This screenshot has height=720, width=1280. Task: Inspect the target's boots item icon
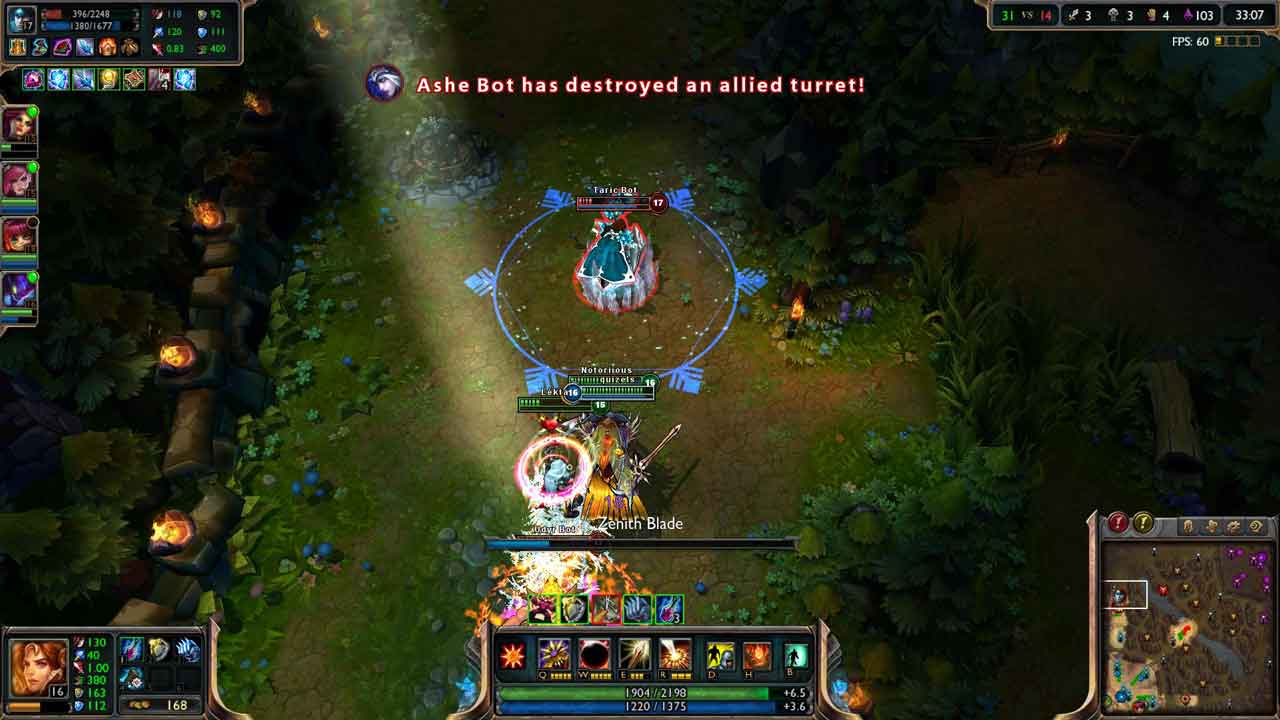coord(129,47)
